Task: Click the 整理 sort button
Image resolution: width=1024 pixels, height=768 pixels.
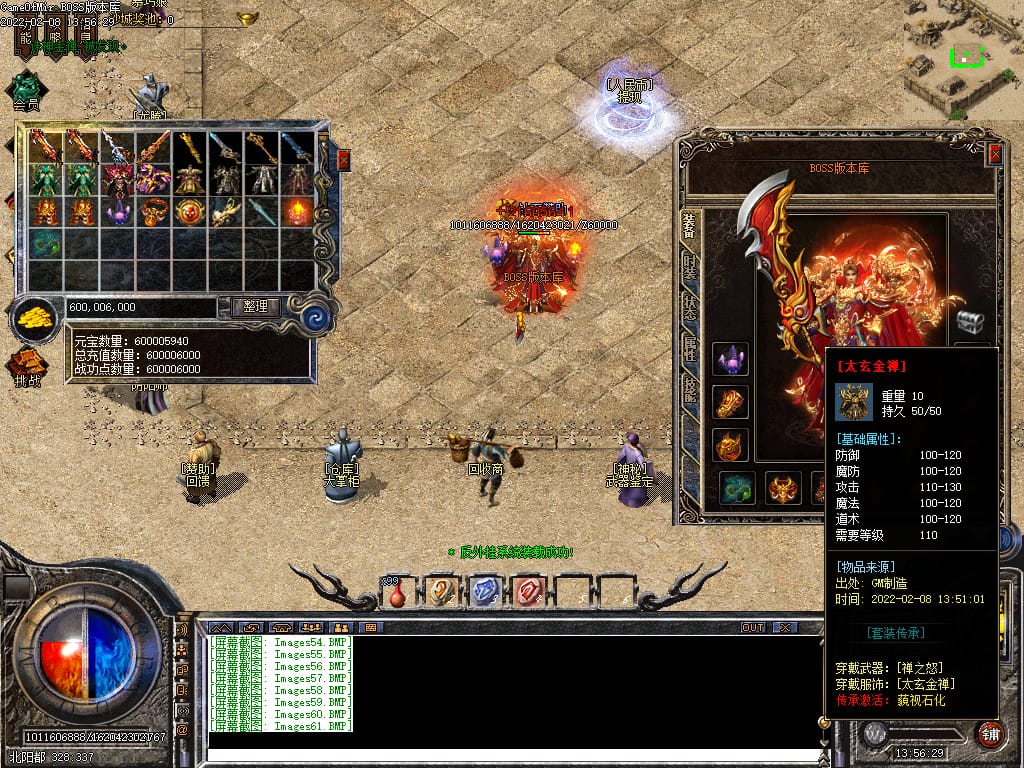Action: tap(255, 307)
